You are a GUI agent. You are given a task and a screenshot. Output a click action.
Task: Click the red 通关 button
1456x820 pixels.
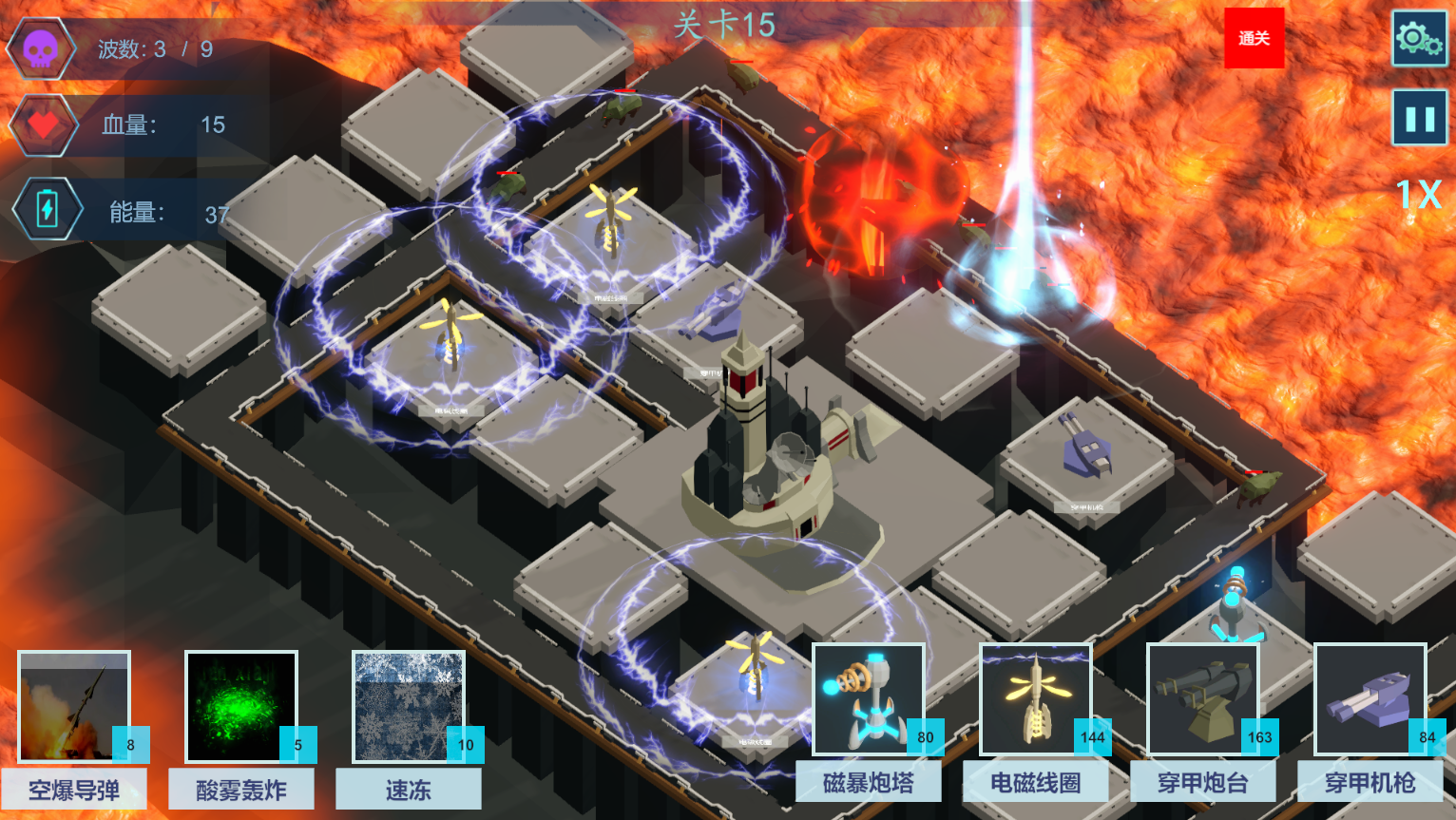[1254, 38]
